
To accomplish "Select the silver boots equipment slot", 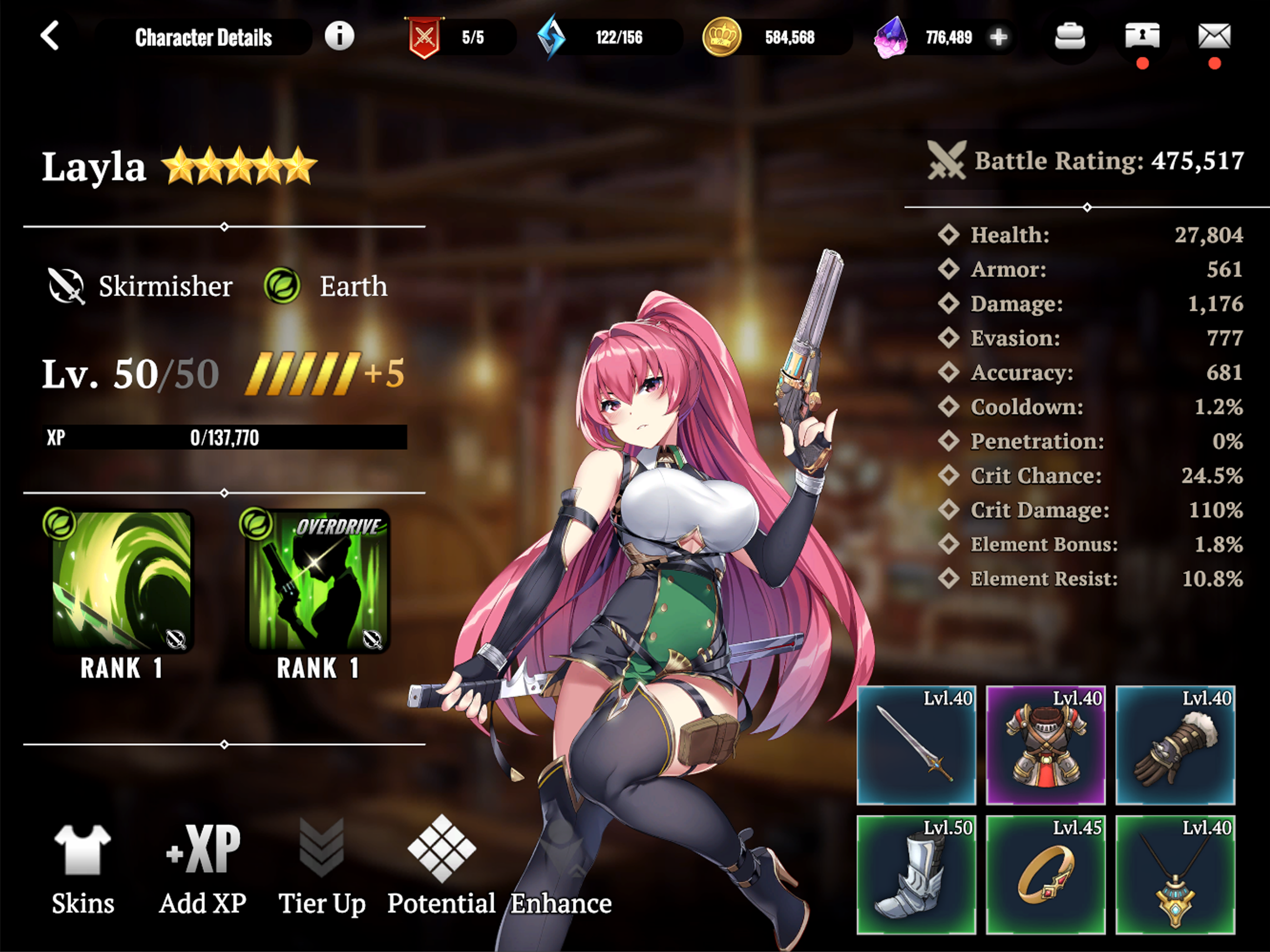I will click(x=916, y=874).
